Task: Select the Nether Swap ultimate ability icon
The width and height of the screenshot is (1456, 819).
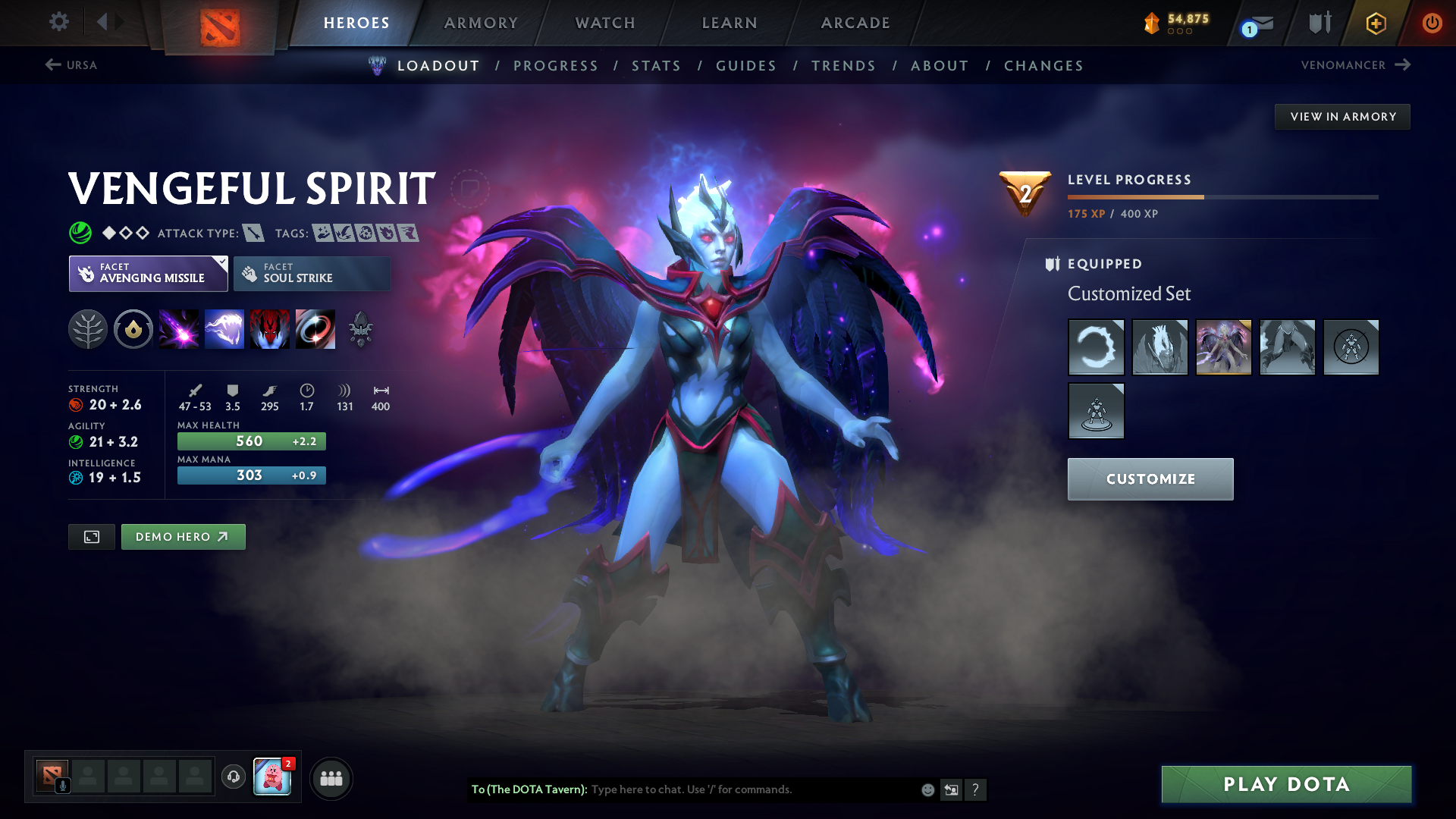Action: coord(315,329)
